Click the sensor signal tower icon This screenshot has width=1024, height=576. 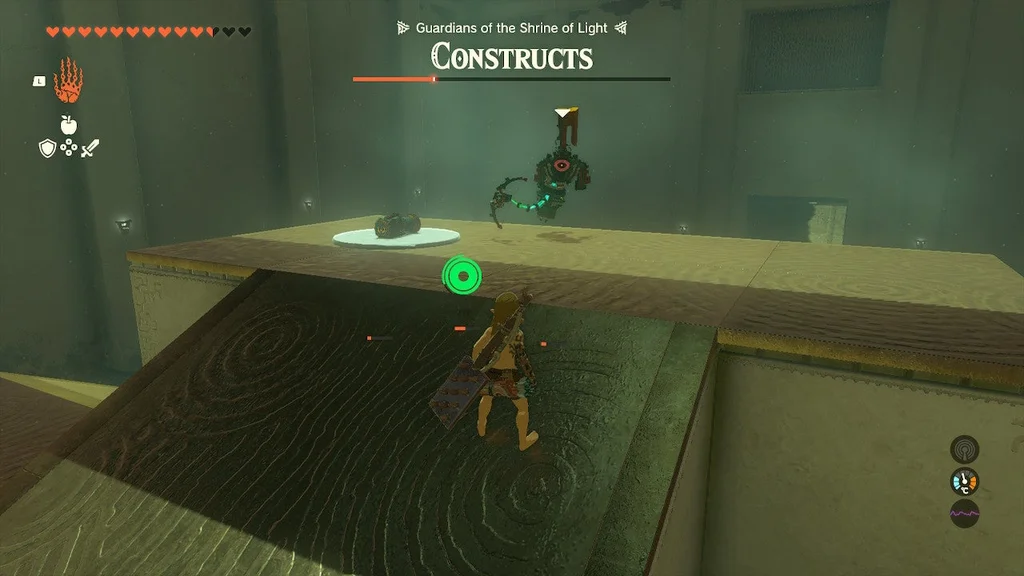(964, 449)
